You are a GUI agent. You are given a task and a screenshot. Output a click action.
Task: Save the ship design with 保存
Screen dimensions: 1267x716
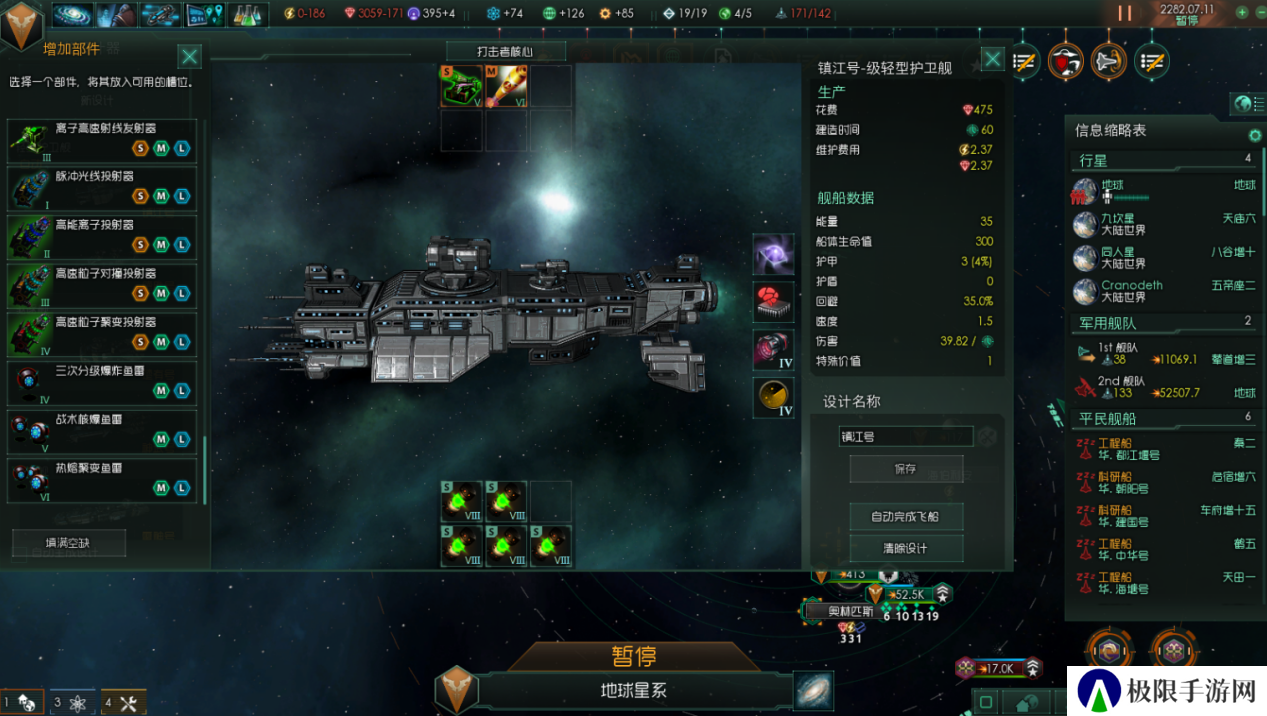tap(905, 468)
